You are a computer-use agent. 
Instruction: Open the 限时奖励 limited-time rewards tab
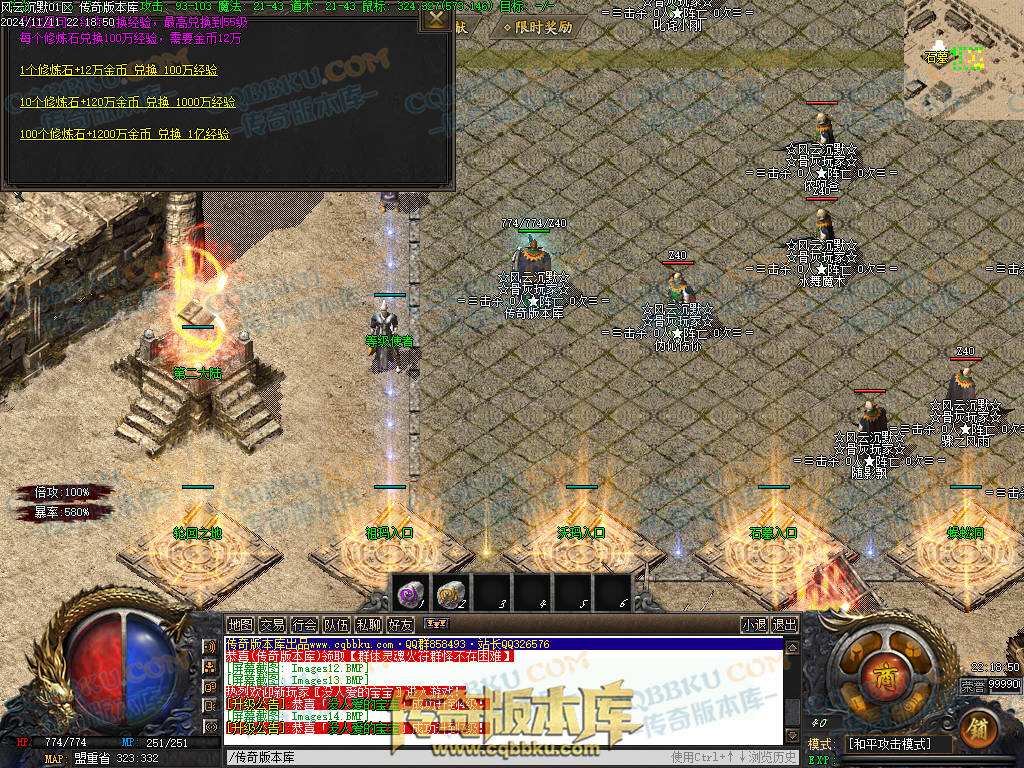(538, 28)
